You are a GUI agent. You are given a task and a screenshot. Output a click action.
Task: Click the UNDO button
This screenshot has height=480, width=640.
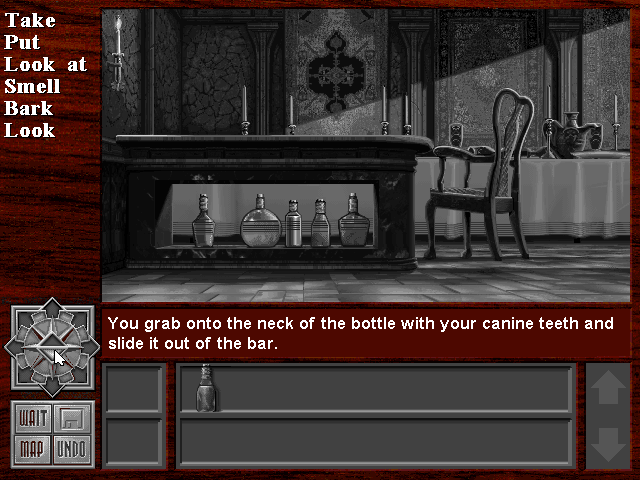coord(72,448)
